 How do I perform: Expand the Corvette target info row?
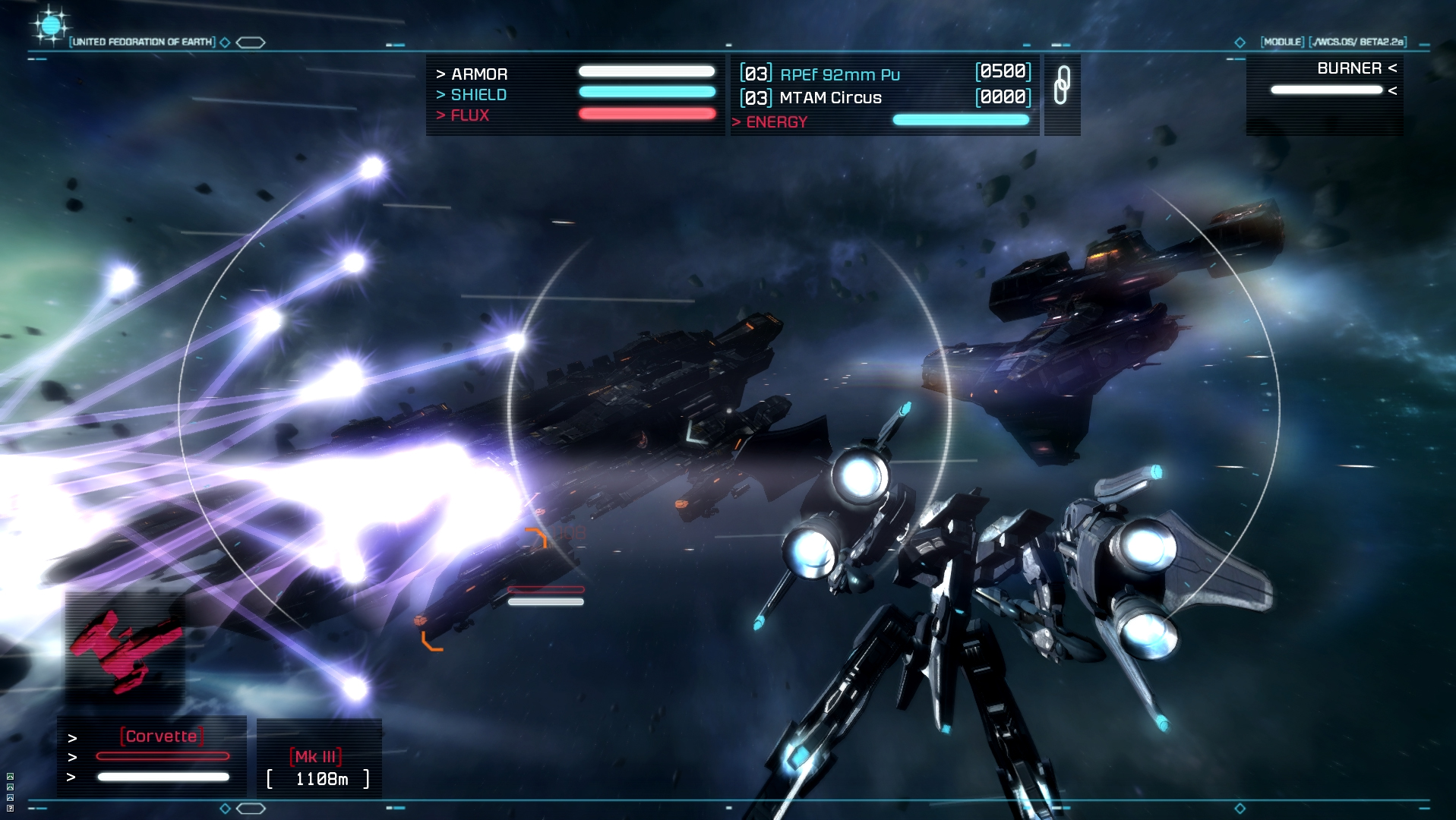click(162, 735)
